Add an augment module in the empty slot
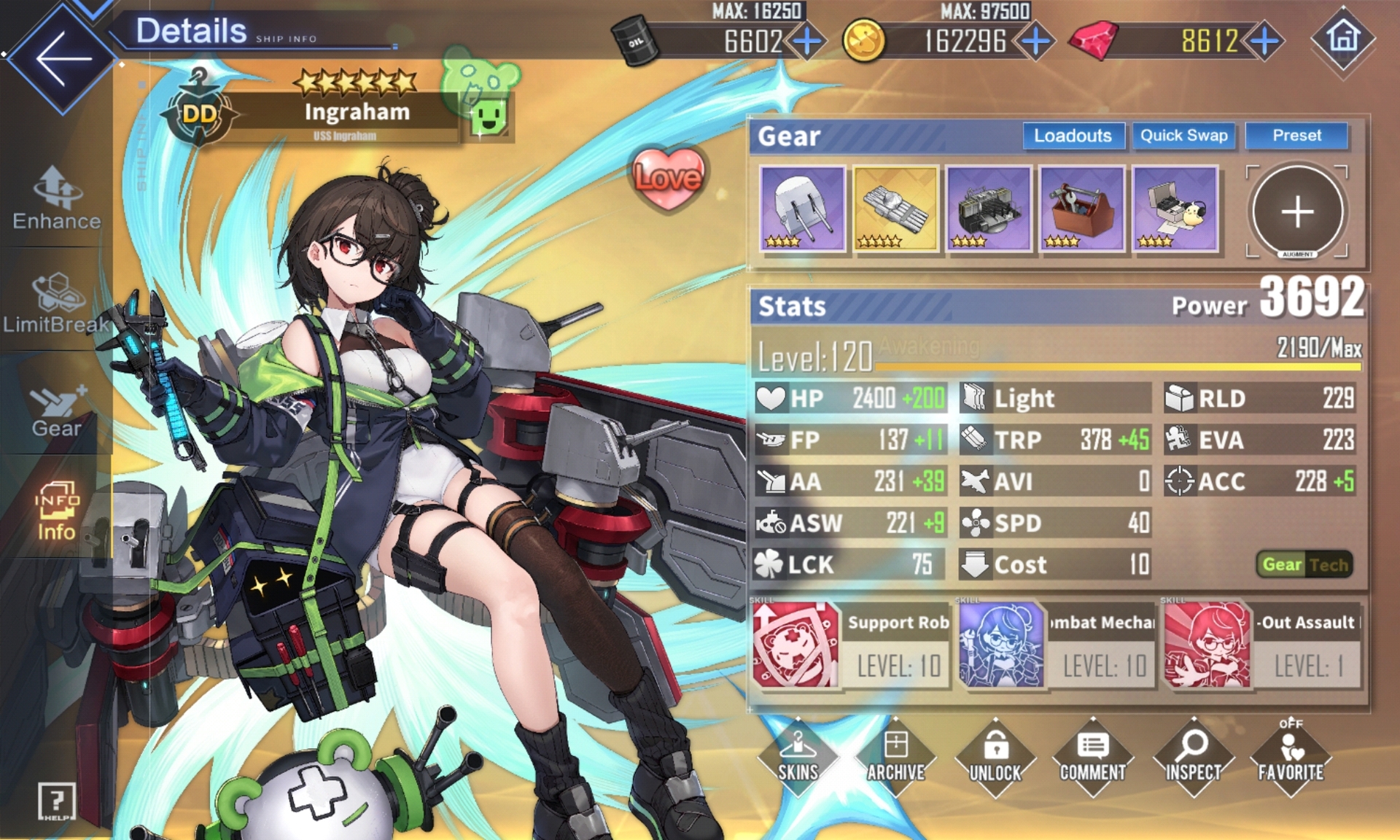Image resolution: width=1400 pixels, height=840 pixels. [x=1297, y=211]
